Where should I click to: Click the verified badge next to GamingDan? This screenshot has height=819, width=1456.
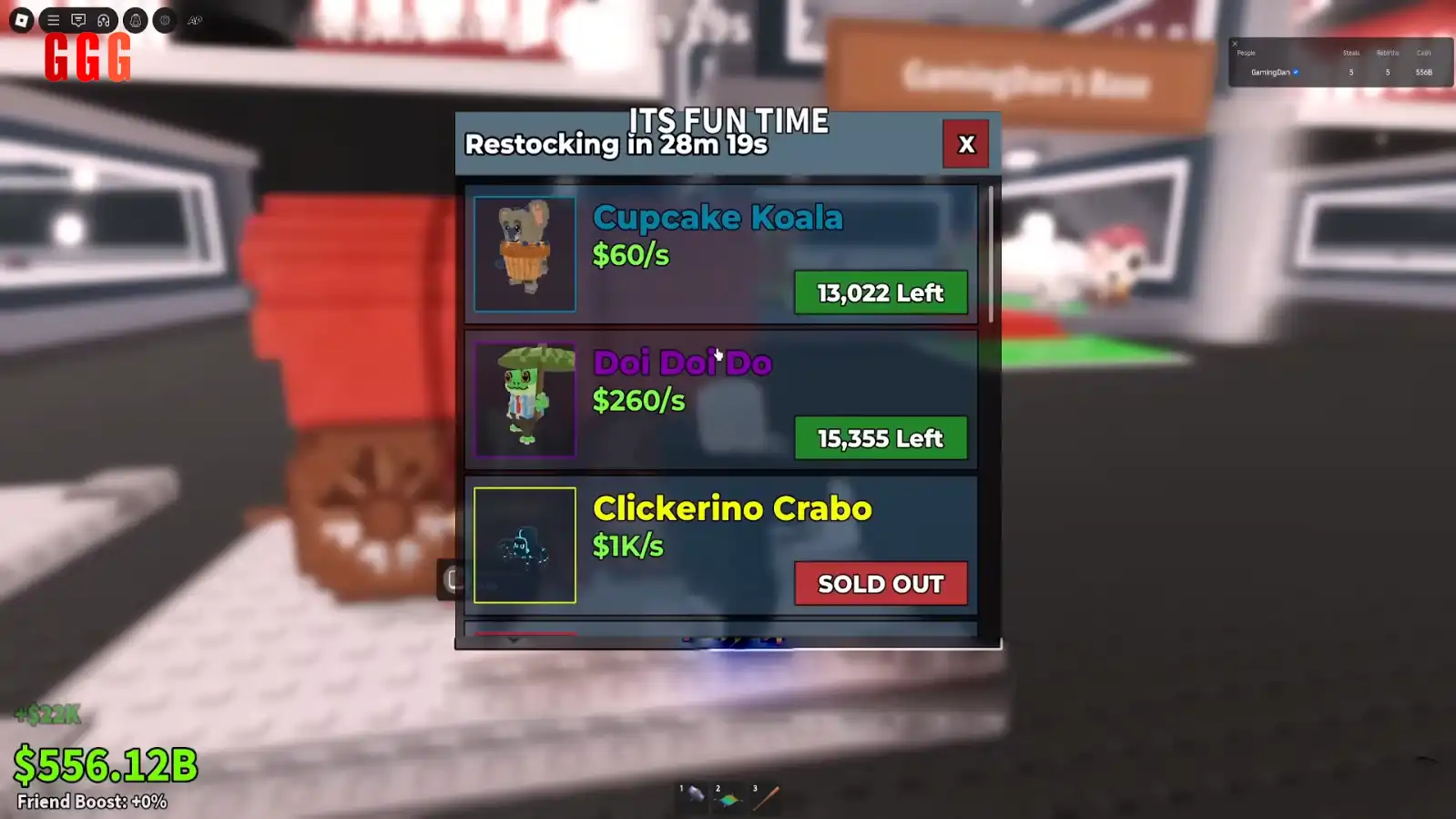1296,71
